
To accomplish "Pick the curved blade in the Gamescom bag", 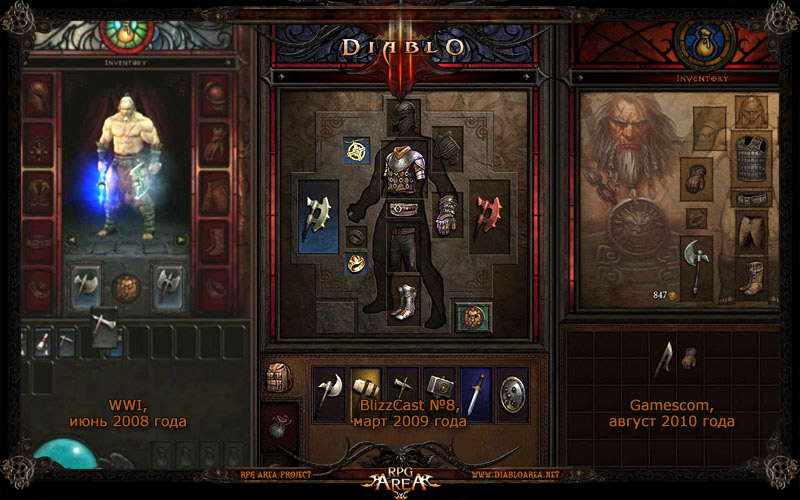I will click(663, 358).
